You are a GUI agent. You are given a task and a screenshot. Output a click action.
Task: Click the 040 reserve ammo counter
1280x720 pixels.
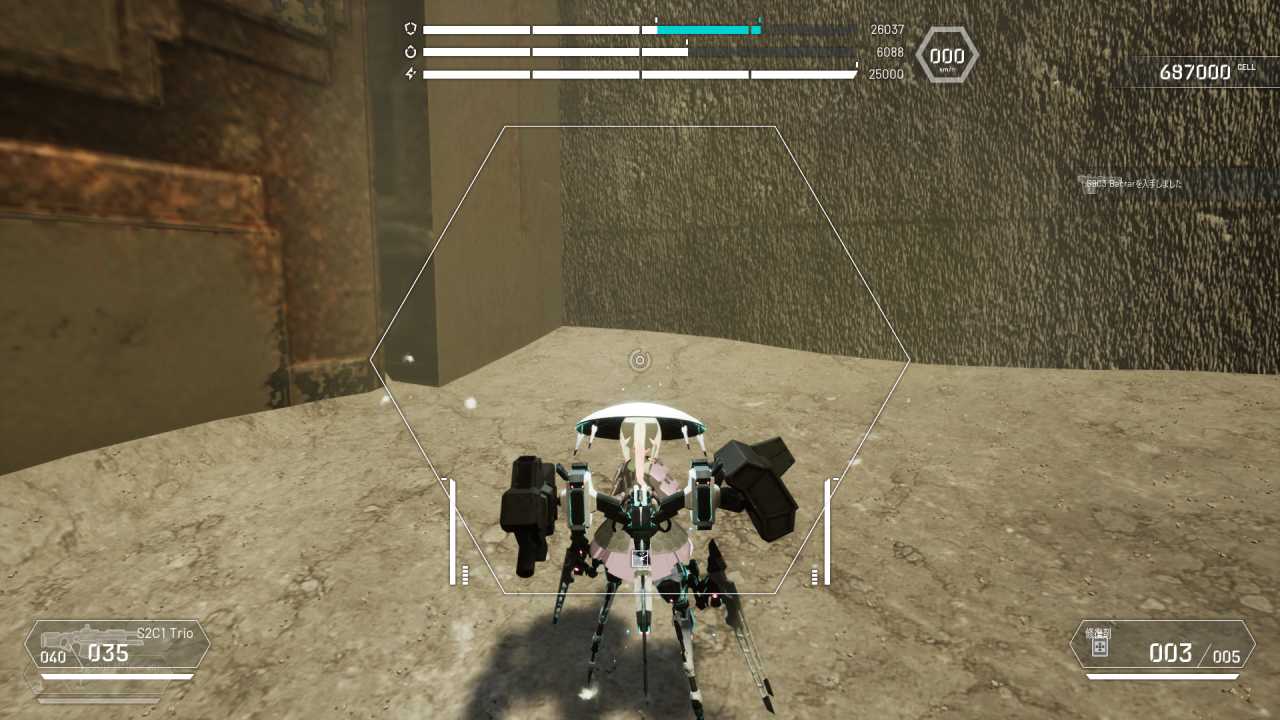(x=52, y=658)
